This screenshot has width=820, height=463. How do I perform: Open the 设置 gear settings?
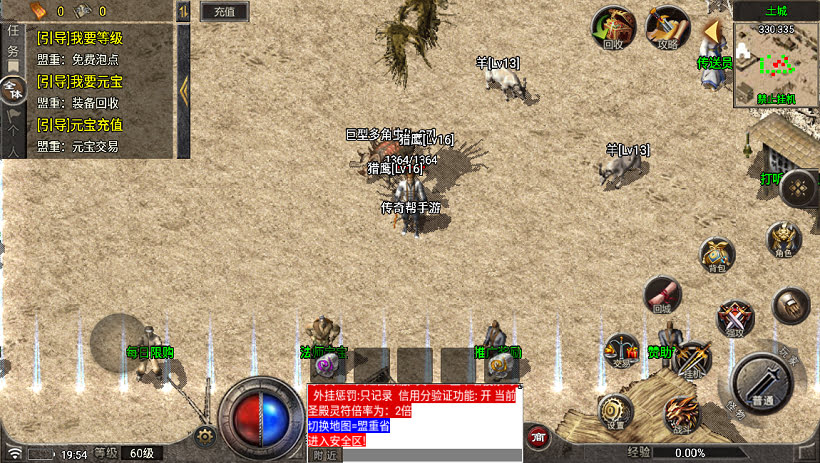[615, 411]
